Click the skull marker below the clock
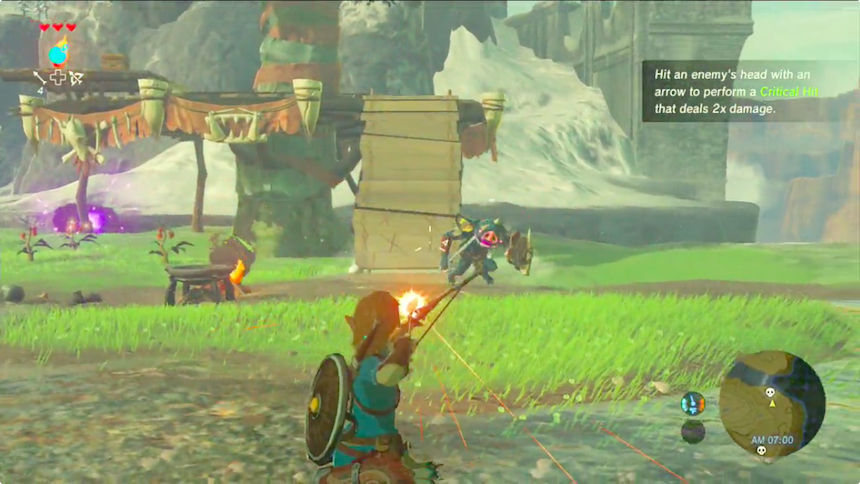The width and height of the screenshot is (860, 484). [x=760, y=449]
